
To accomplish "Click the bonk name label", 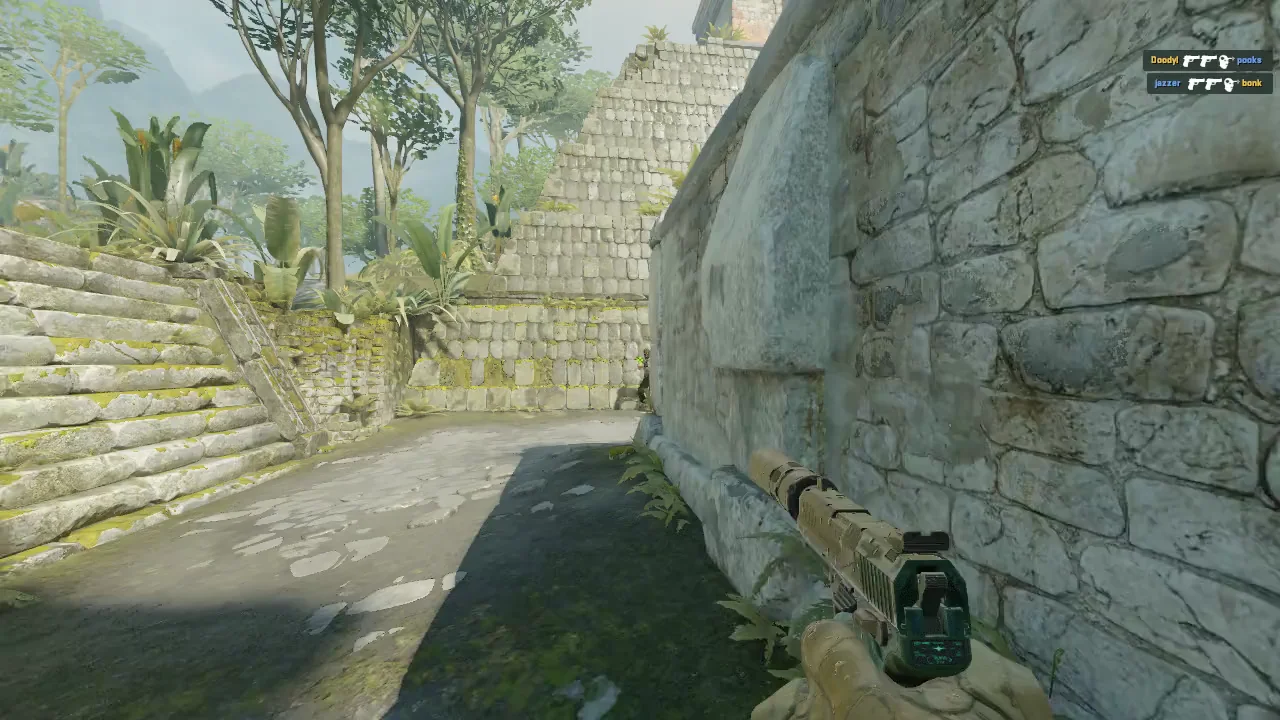I will tap(1251, 83).
